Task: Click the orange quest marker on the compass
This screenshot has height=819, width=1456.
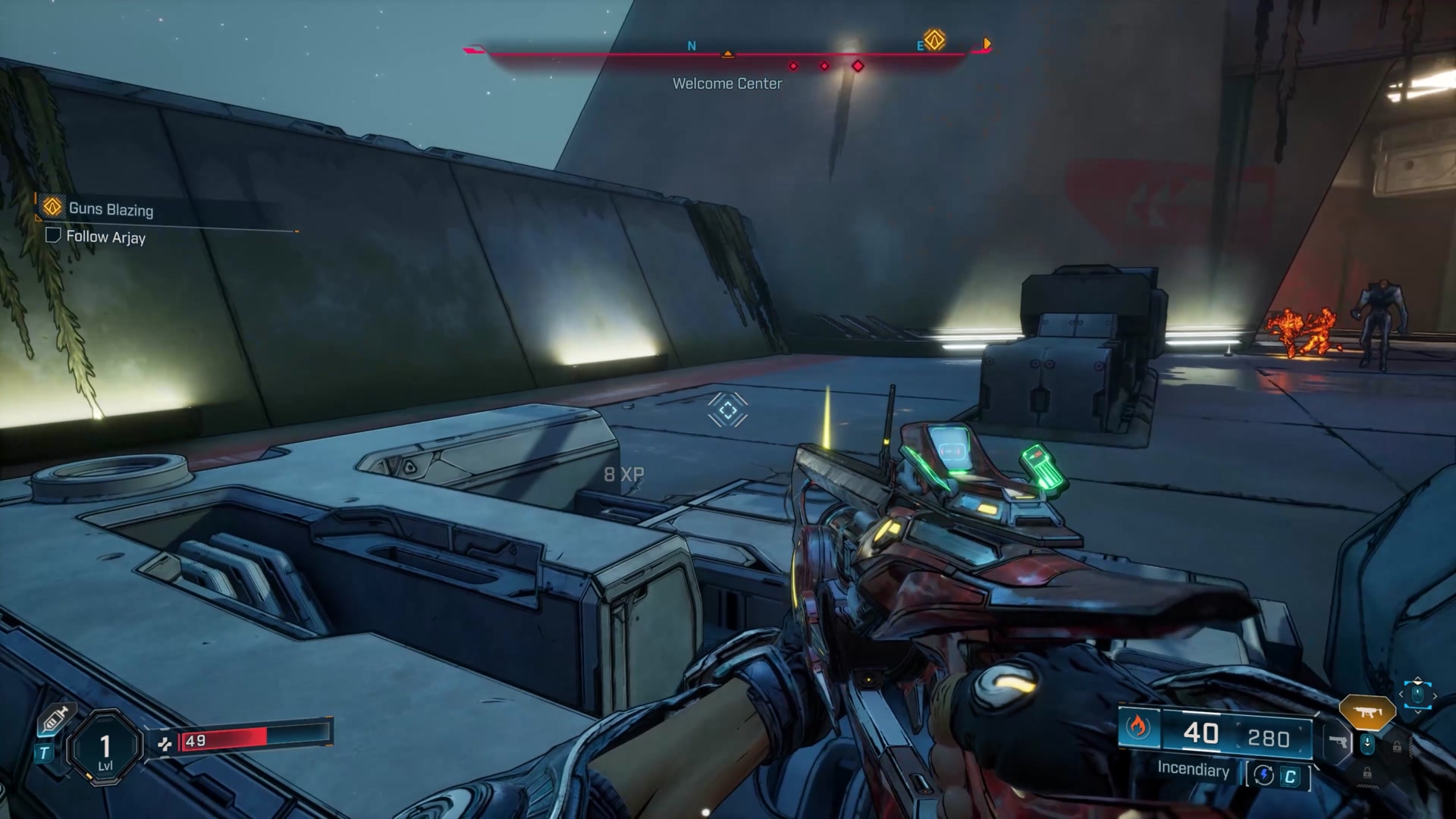Action: (x=934, y=39)
